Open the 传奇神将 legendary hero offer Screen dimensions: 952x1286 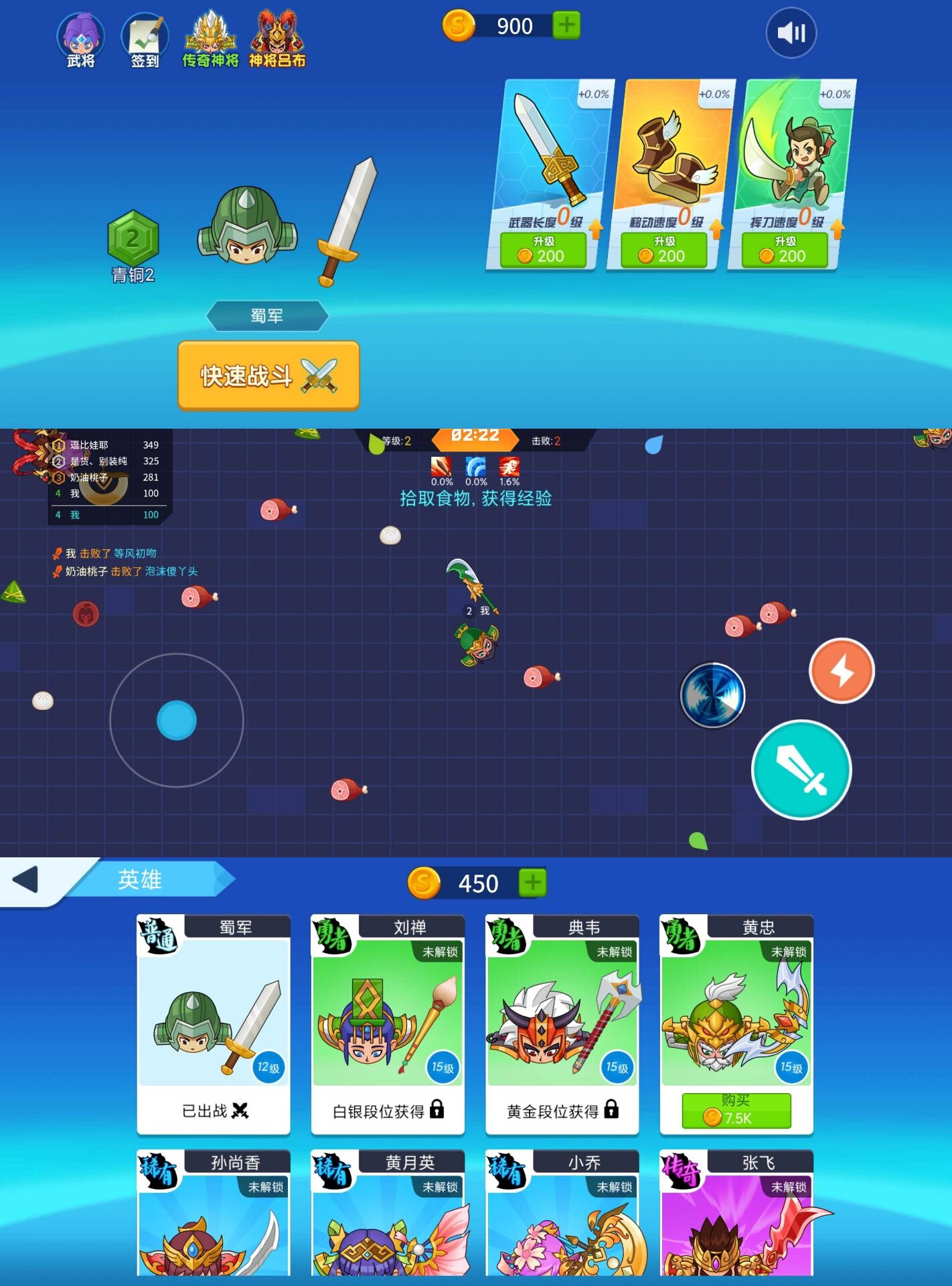click(210, 40)
